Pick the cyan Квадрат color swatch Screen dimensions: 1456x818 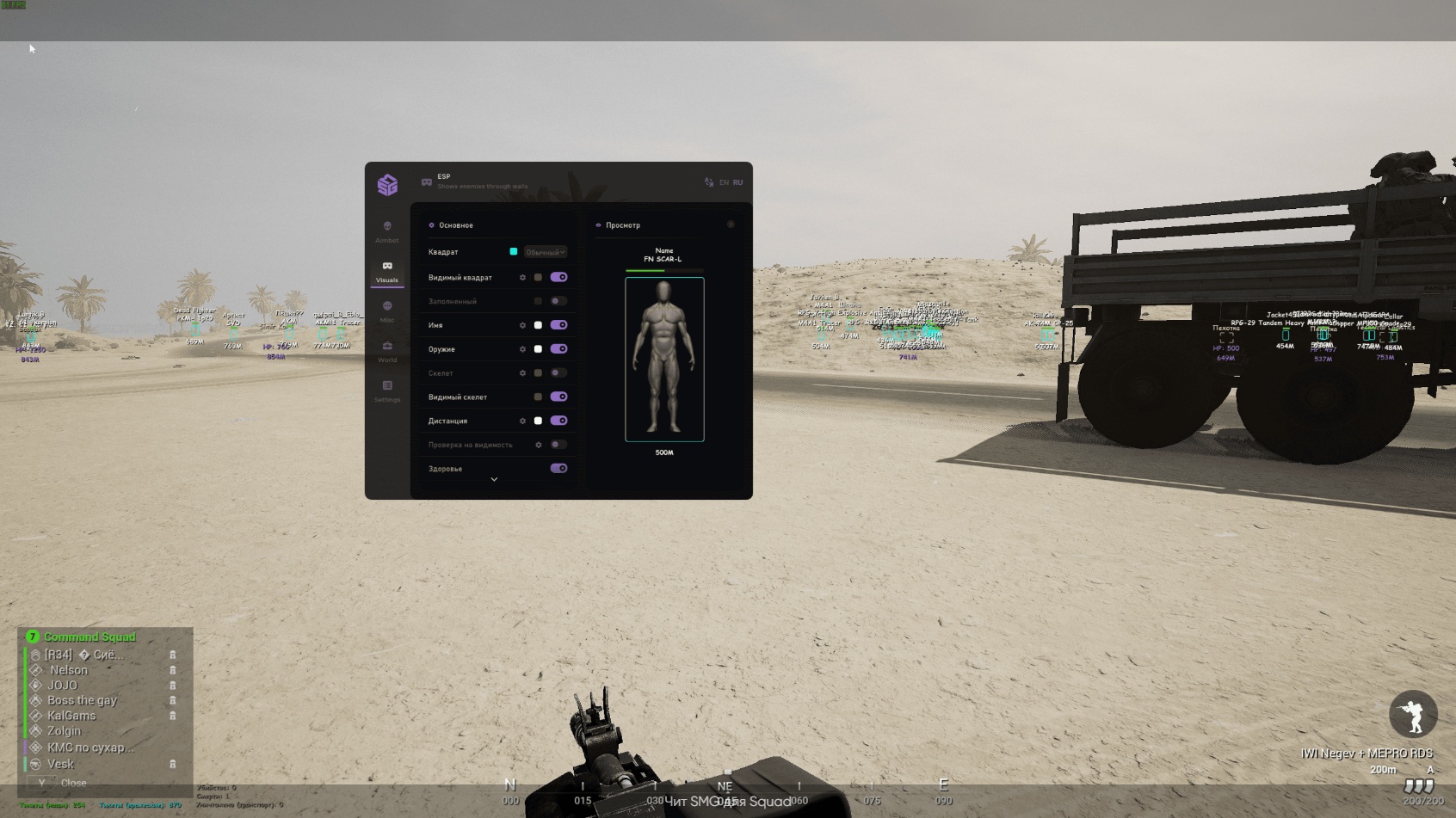[x=514, y=252]
